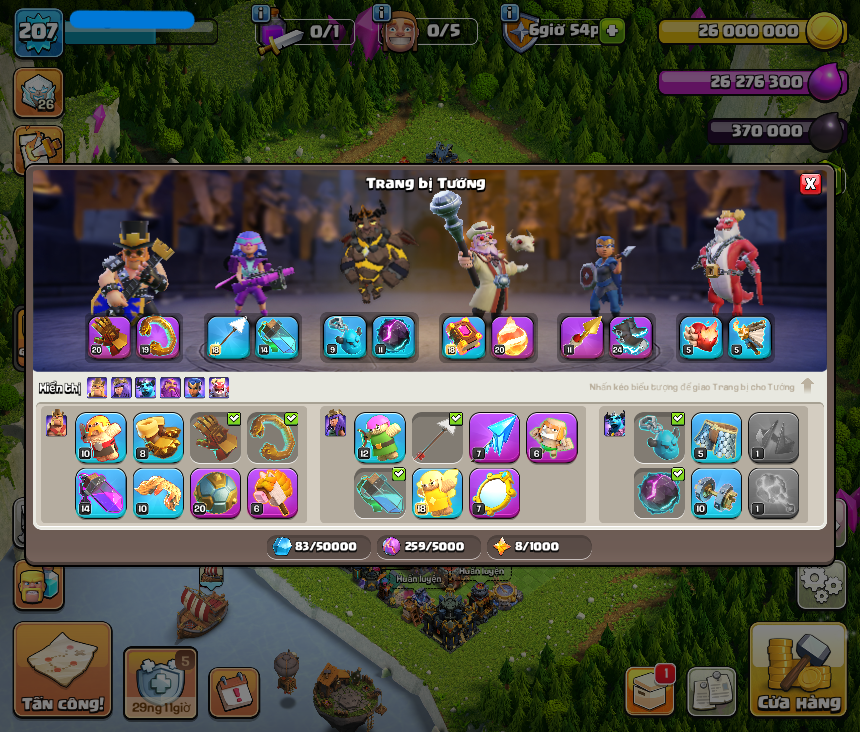Show info for the army sword counter
The image size is (860, 732).
261,13
